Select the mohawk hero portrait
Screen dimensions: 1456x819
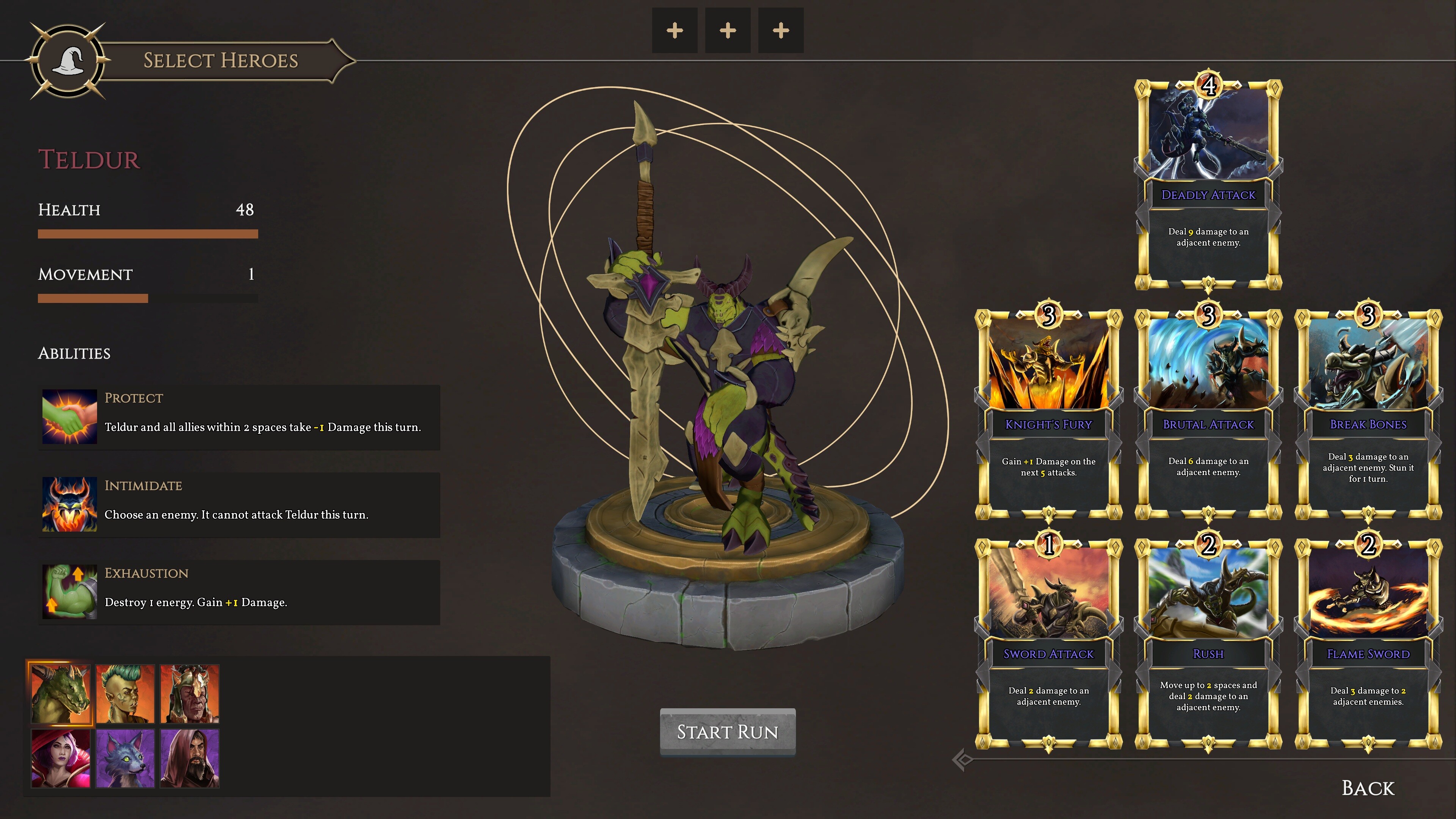pos(126,693)
